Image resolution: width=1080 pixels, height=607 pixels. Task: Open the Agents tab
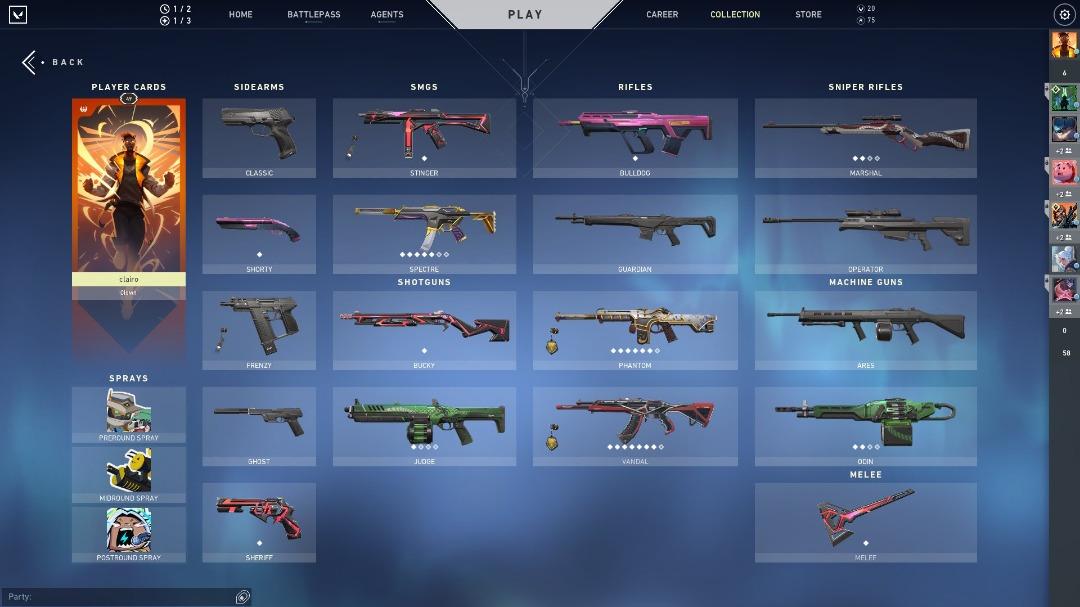click(x=387, y=15)
